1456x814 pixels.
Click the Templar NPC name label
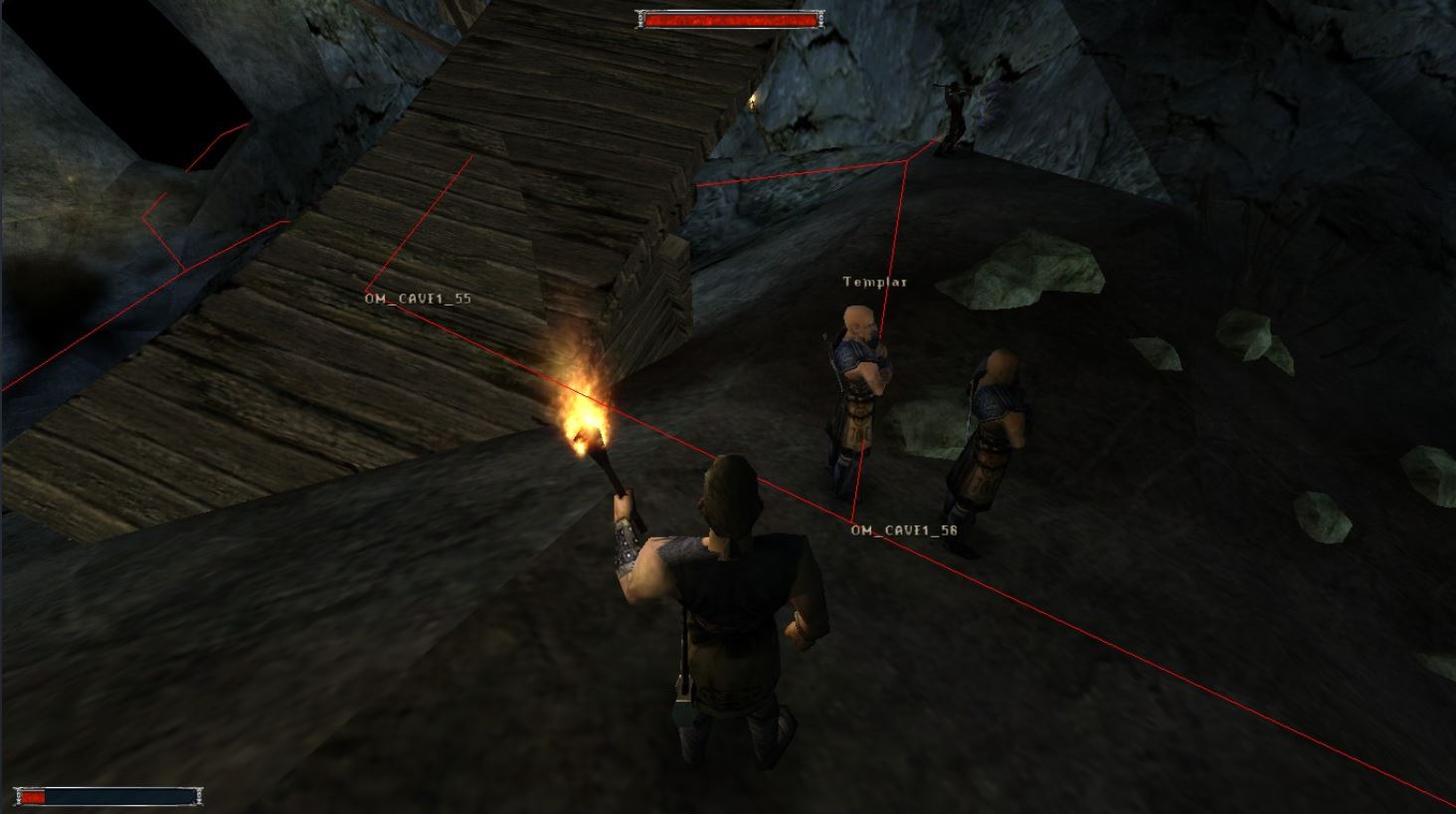(873, 283)
